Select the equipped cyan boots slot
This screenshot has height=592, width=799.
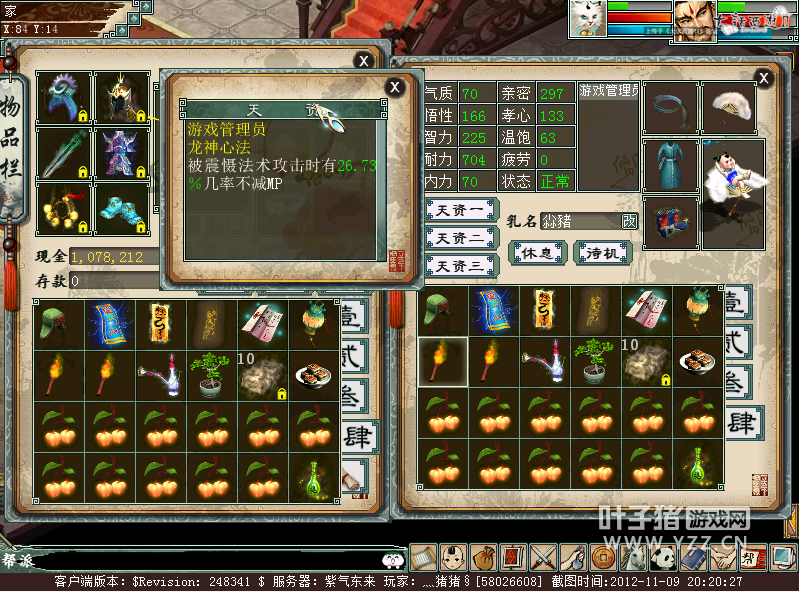(122, 208)
